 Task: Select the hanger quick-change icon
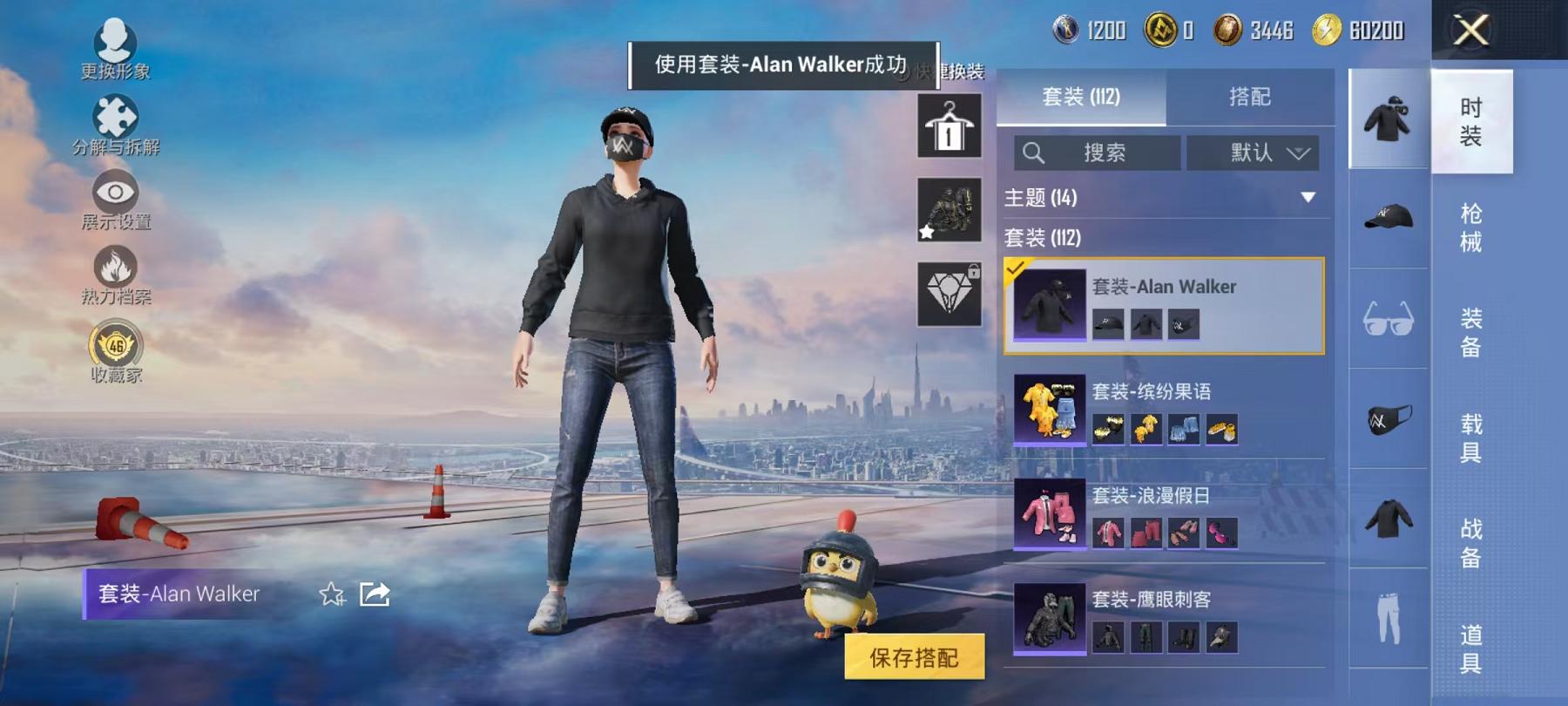coord(949,126)
